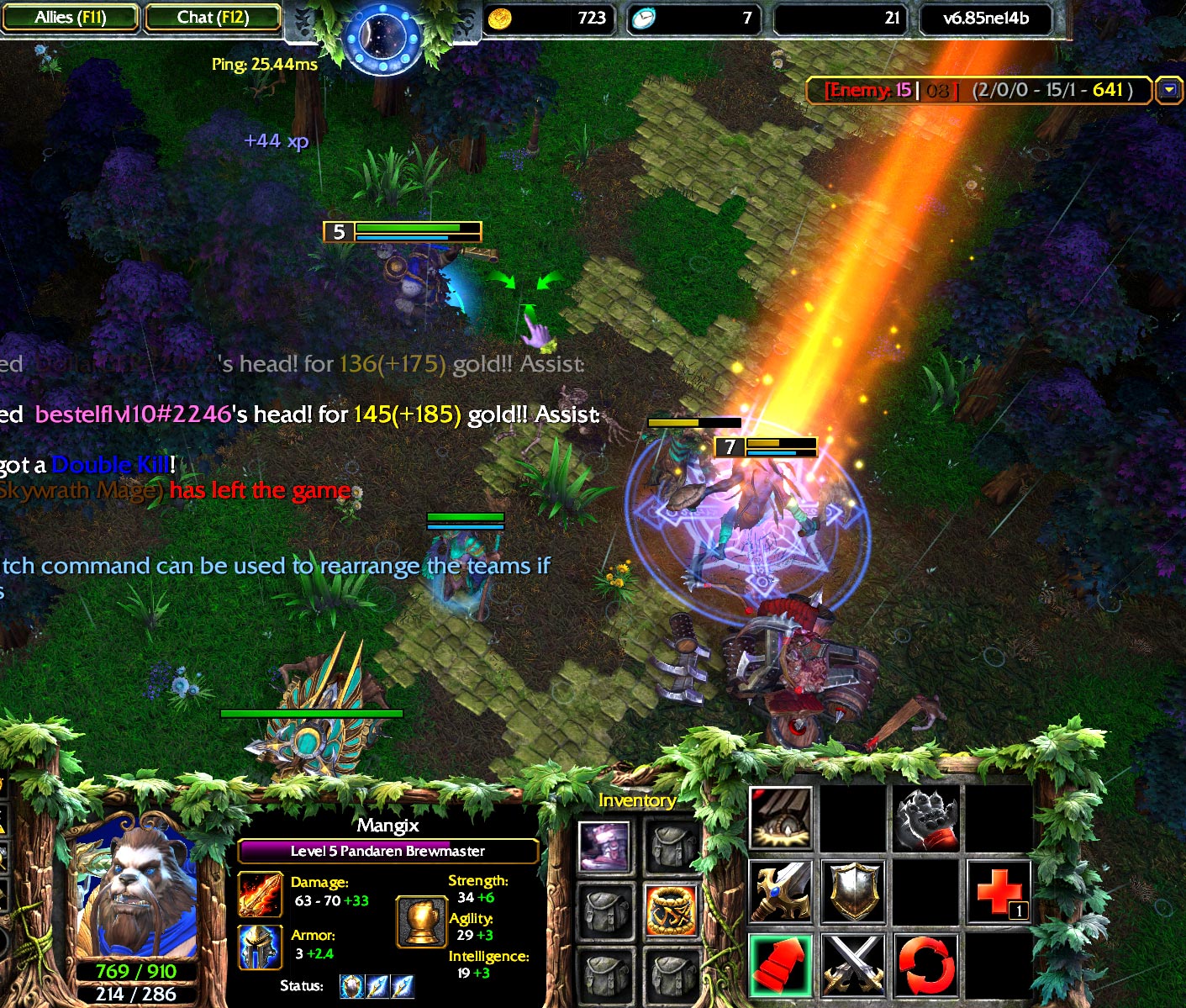Toggle the silver shield defend command
Image resolution: width=1186 pixels, height=1008 pixels.
pos(853,891)
